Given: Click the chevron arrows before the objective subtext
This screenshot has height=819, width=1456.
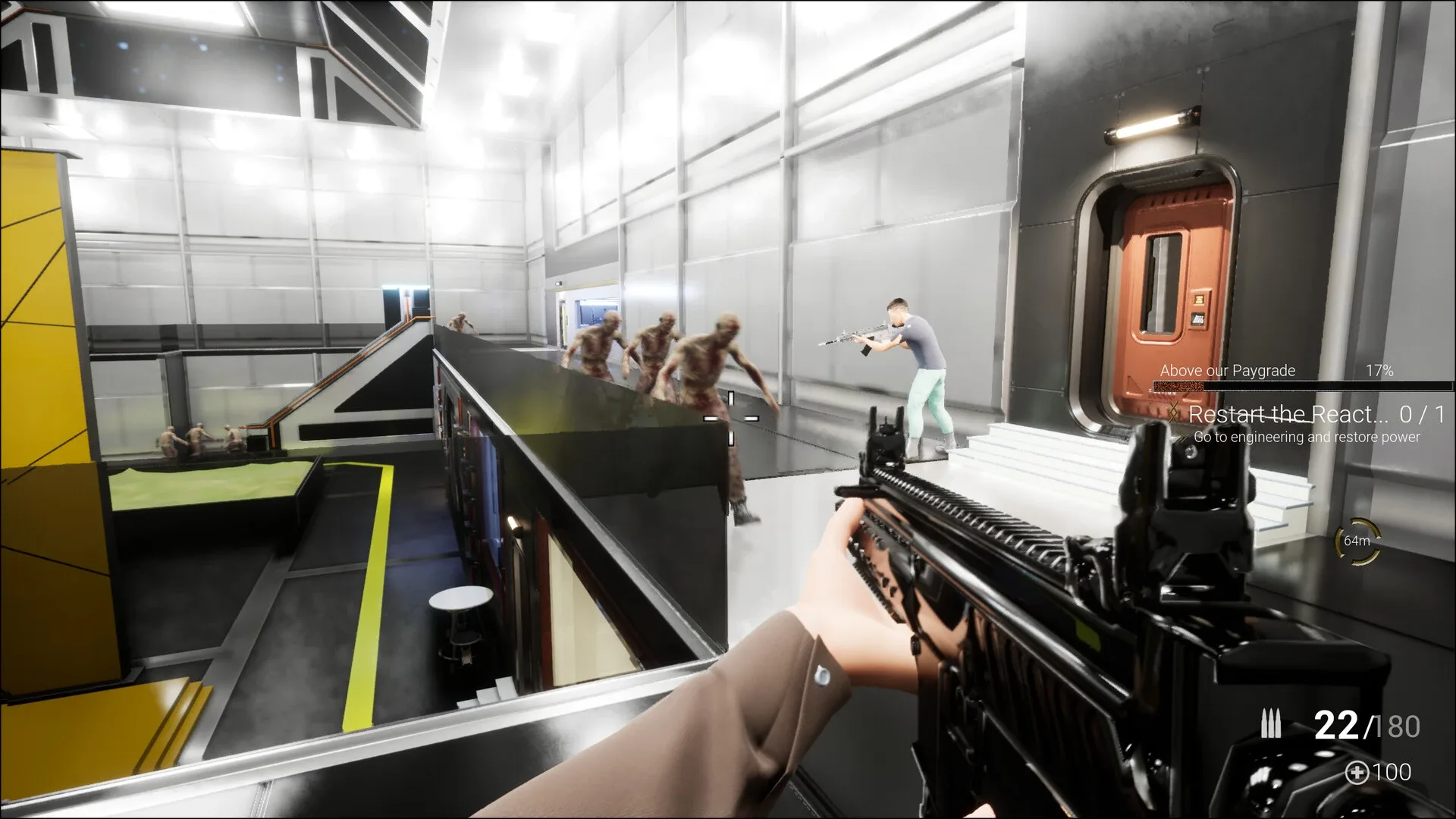Looking at the screenshot, I should point(1180,438).
